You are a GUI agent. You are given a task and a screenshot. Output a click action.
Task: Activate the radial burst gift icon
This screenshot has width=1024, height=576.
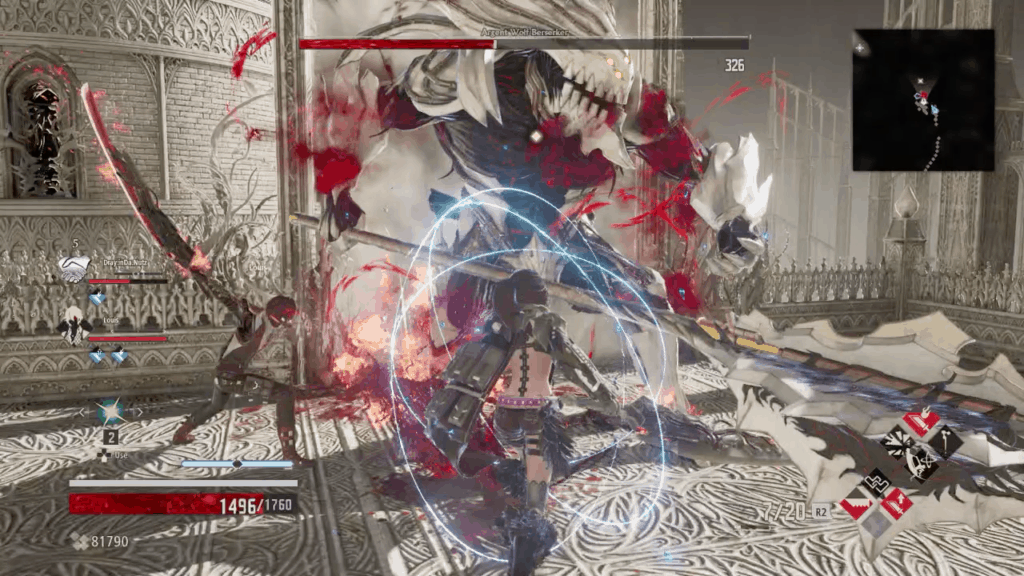[x=899, y=442]
